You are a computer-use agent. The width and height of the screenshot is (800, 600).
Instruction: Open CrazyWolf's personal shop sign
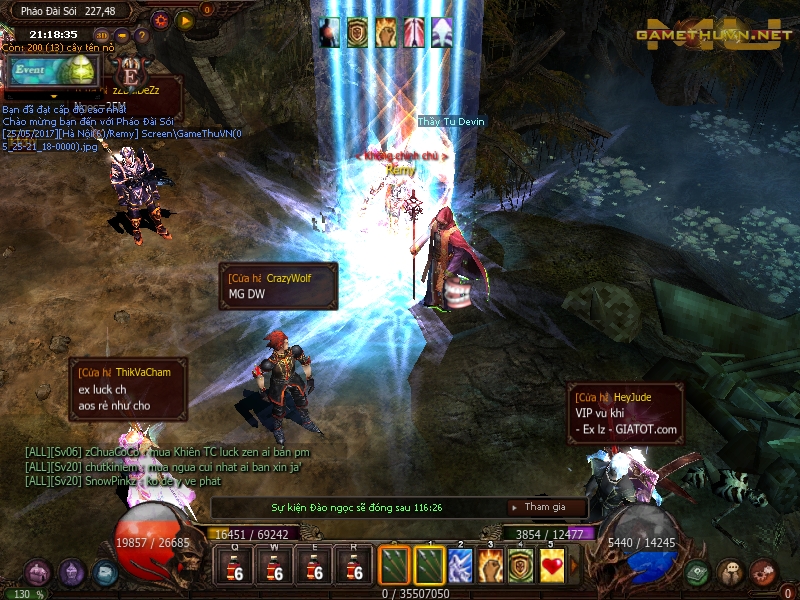pyautogui.click(x=278, y=286)
